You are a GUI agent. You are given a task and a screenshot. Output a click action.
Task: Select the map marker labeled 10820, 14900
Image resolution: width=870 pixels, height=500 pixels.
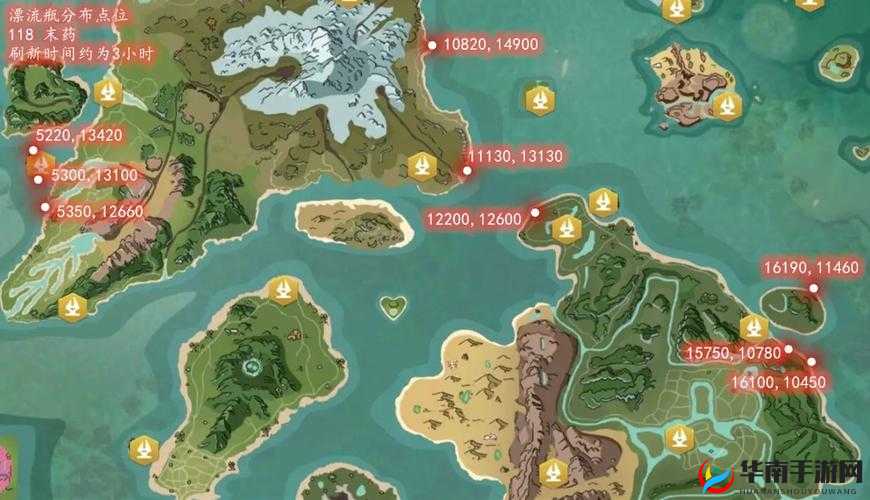coord(432,45)
